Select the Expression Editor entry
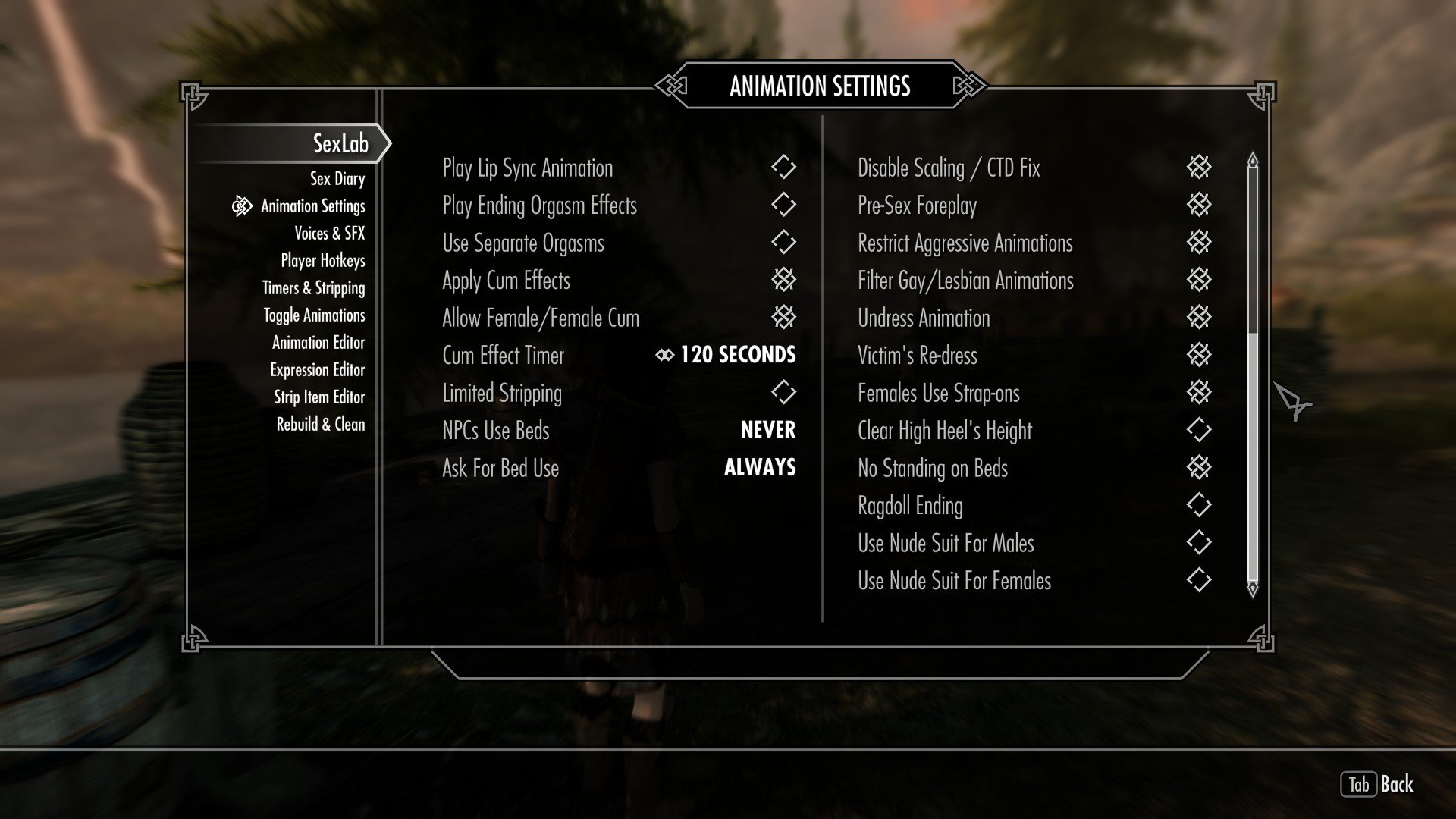This screenshot has height=819, width=1456. pyautogui.click(x=317, y=370)
